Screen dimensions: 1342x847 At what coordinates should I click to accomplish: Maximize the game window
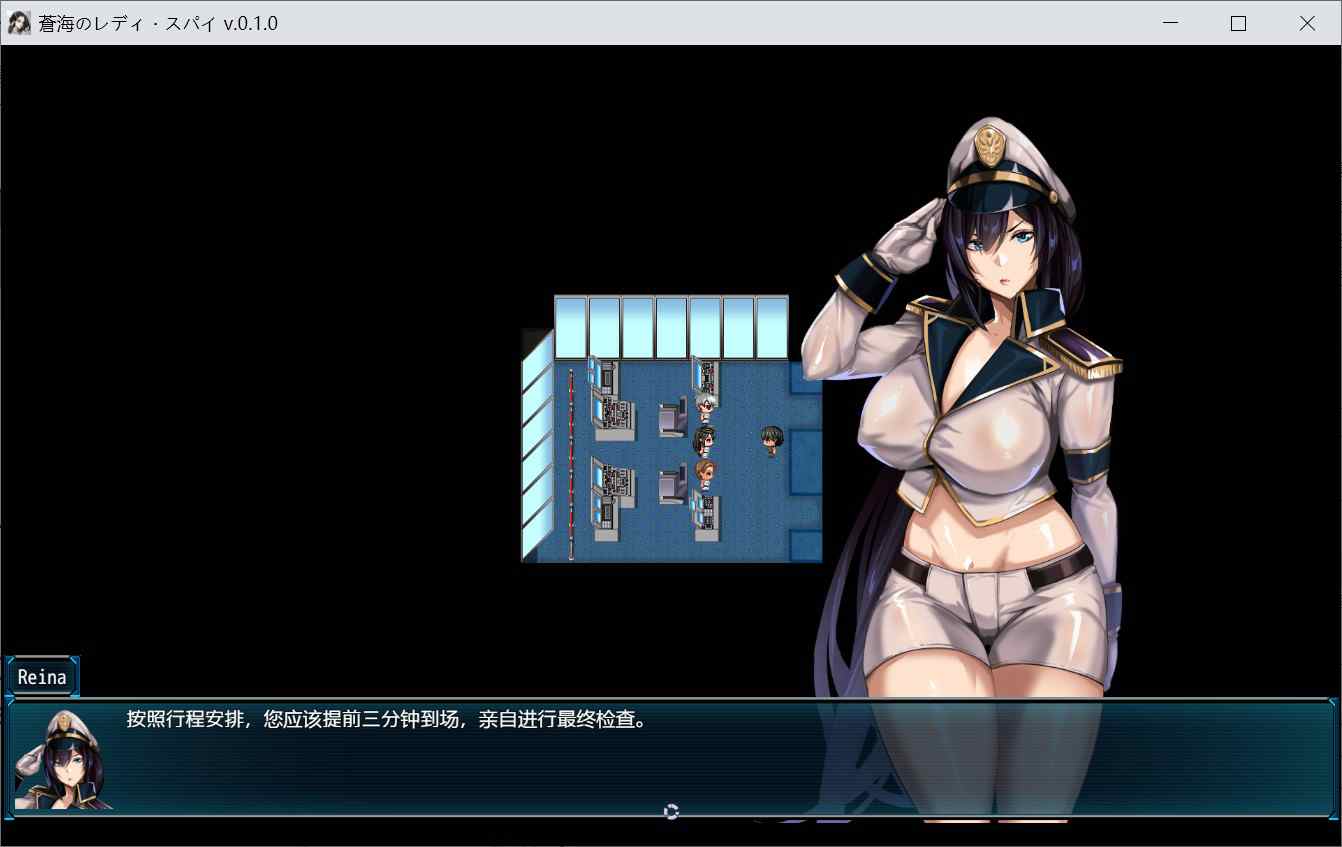pos(1238,23)
